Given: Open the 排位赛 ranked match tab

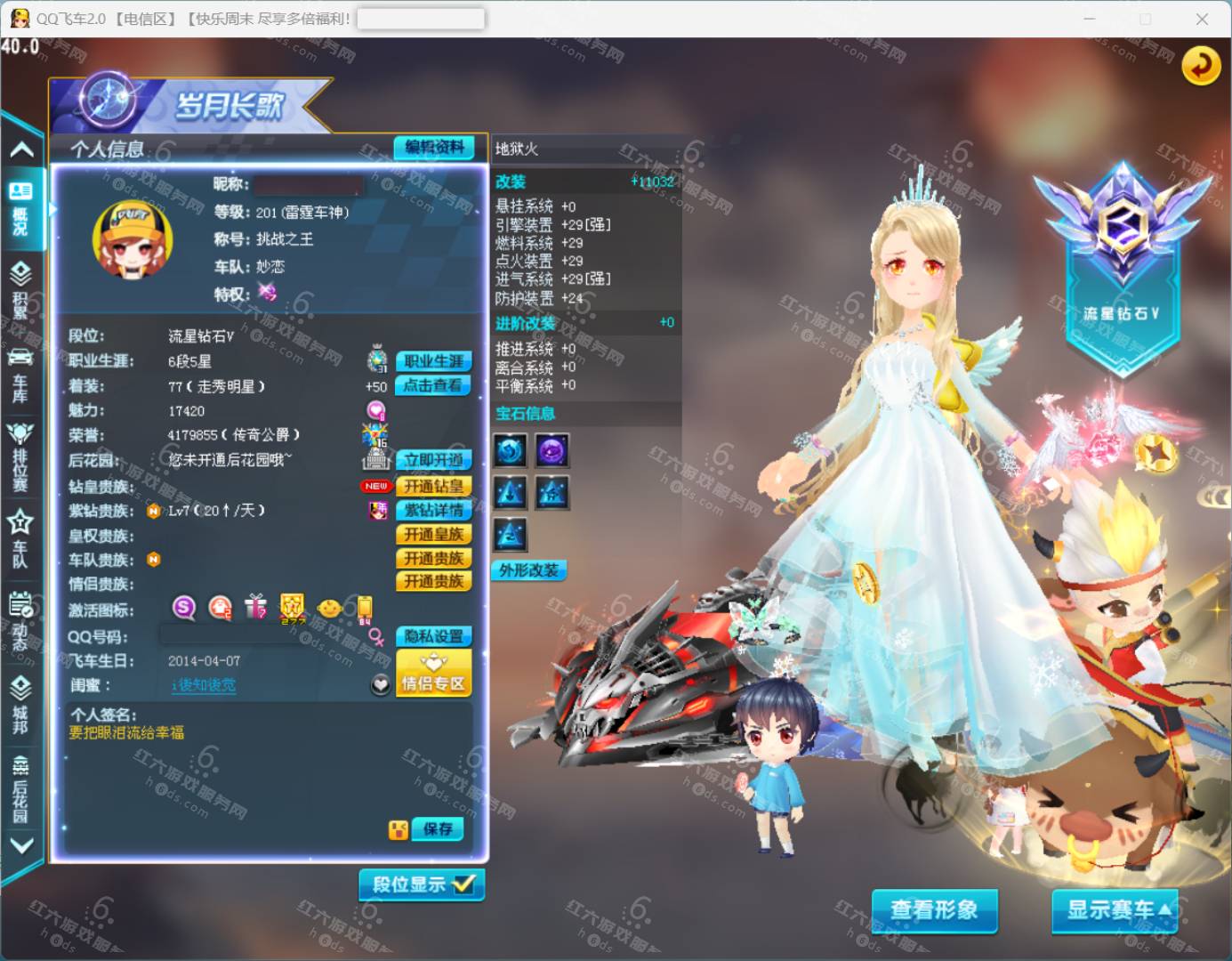Looking at the screenshot, I should pyautogui.click(x=20, y=456).
